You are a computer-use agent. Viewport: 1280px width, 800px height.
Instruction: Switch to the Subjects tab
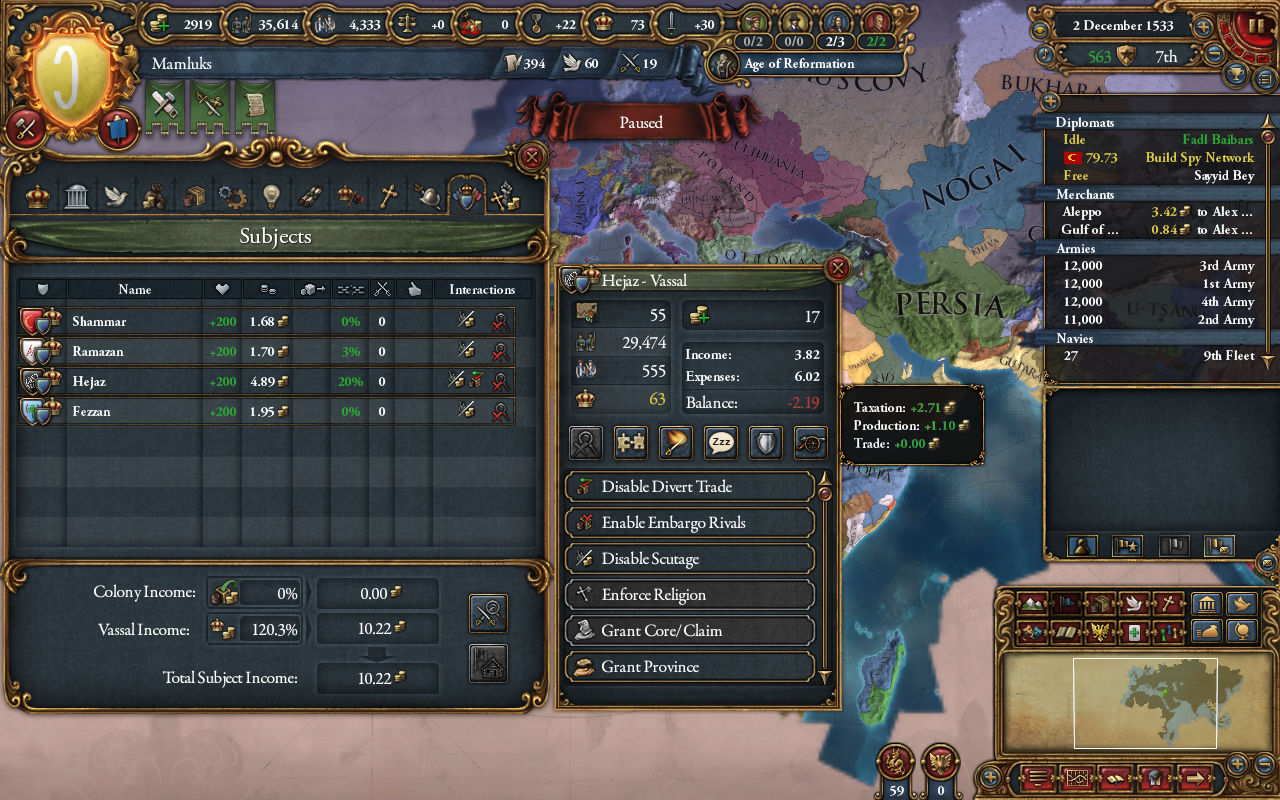click(469, 195)
